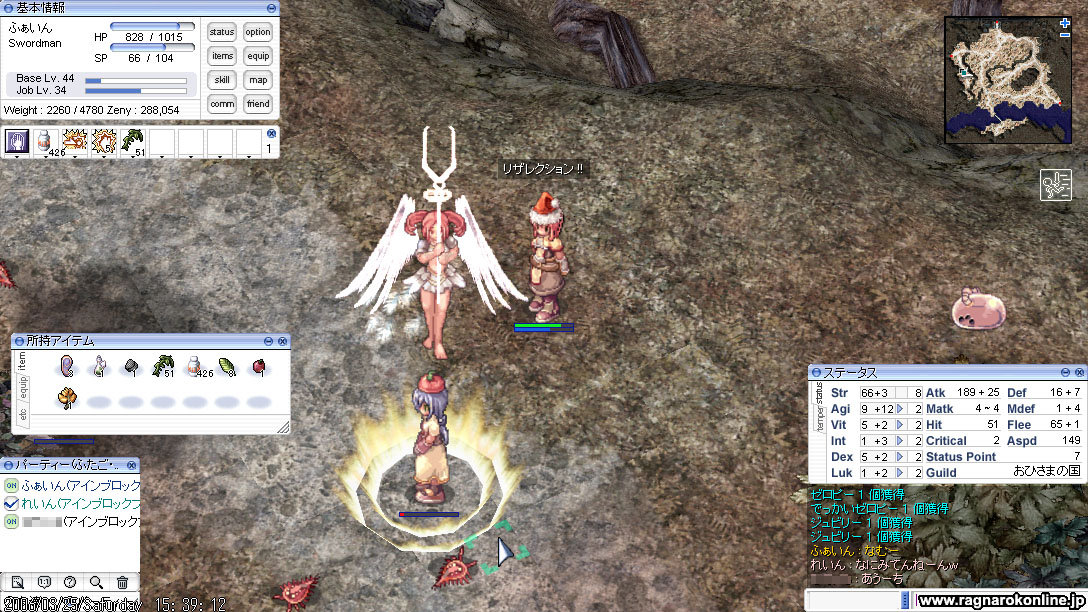Open the status window button
1088x612 pixels.
(222, 32)
